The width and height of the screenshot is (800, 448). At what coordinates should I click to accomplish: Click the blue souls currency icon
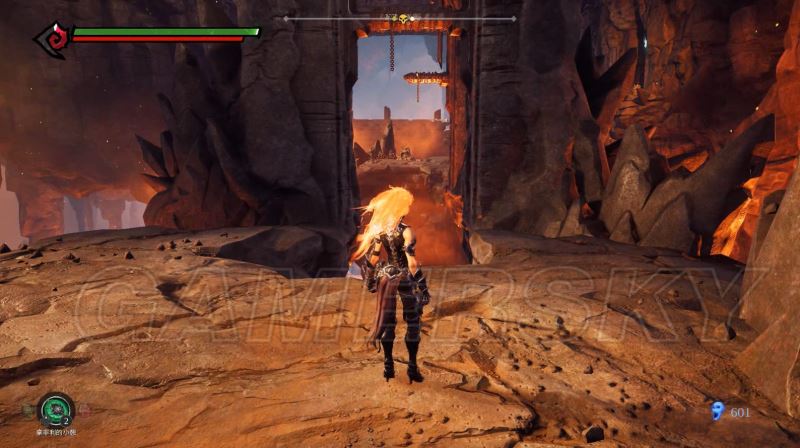pos(716,411)
